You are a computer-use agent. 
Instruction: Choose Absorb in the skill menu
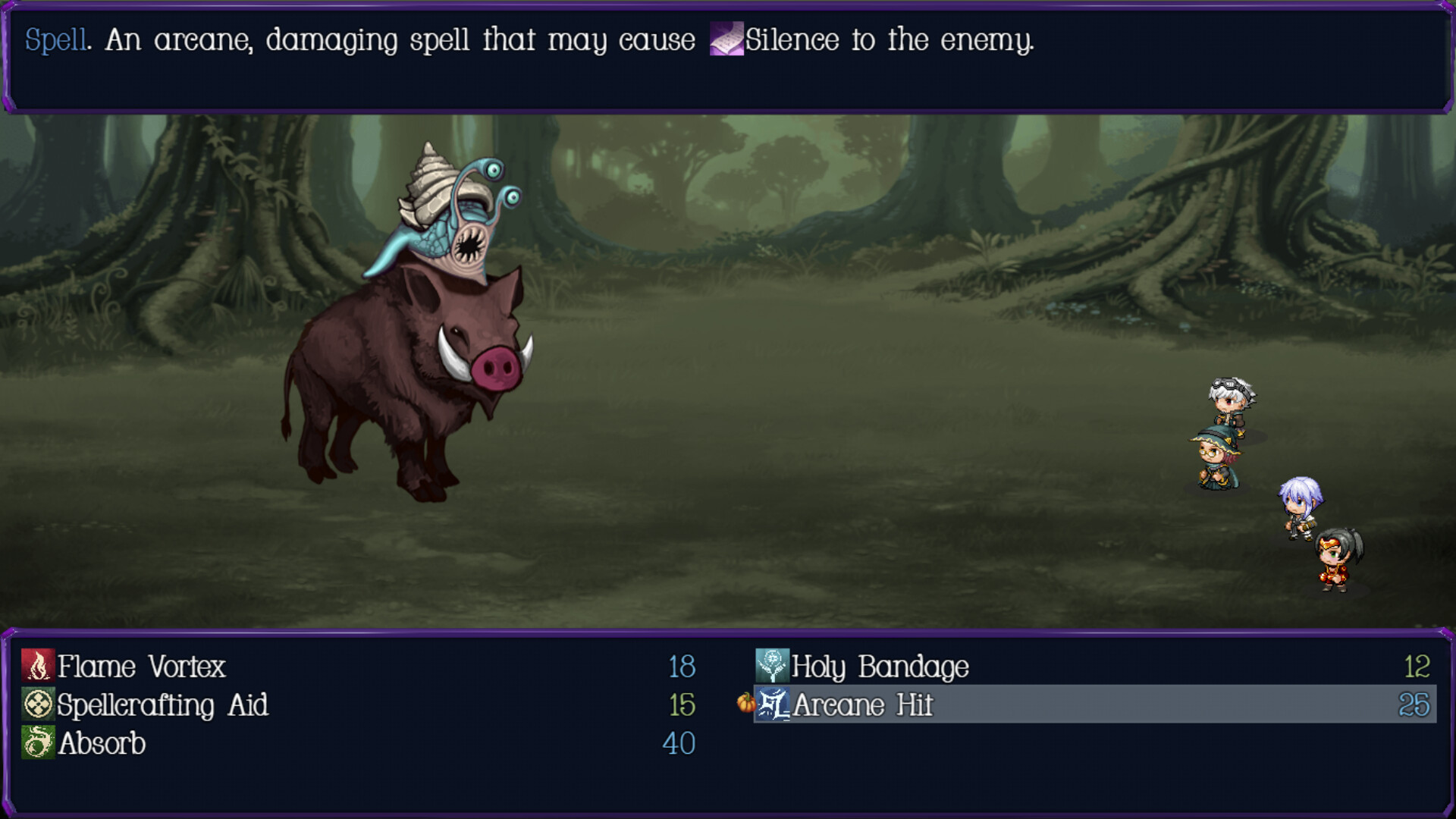(x=102, y=744)
